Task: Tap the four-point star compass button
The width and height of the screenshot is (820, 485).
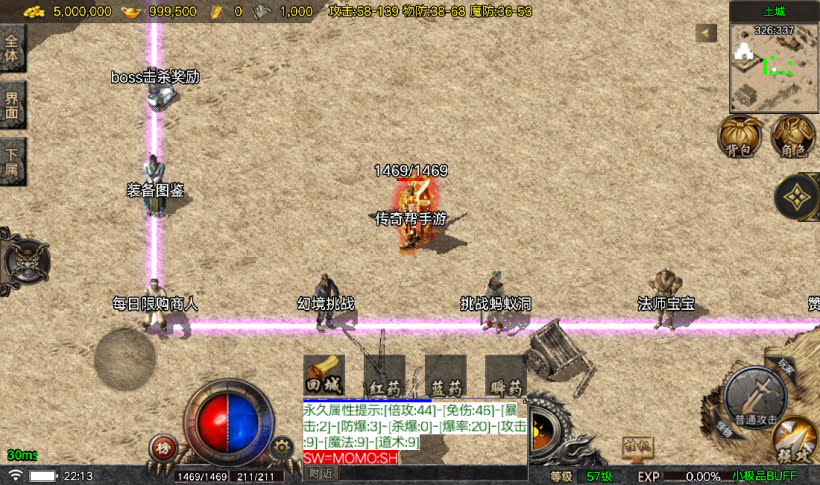Action: (x=797, y=197)
